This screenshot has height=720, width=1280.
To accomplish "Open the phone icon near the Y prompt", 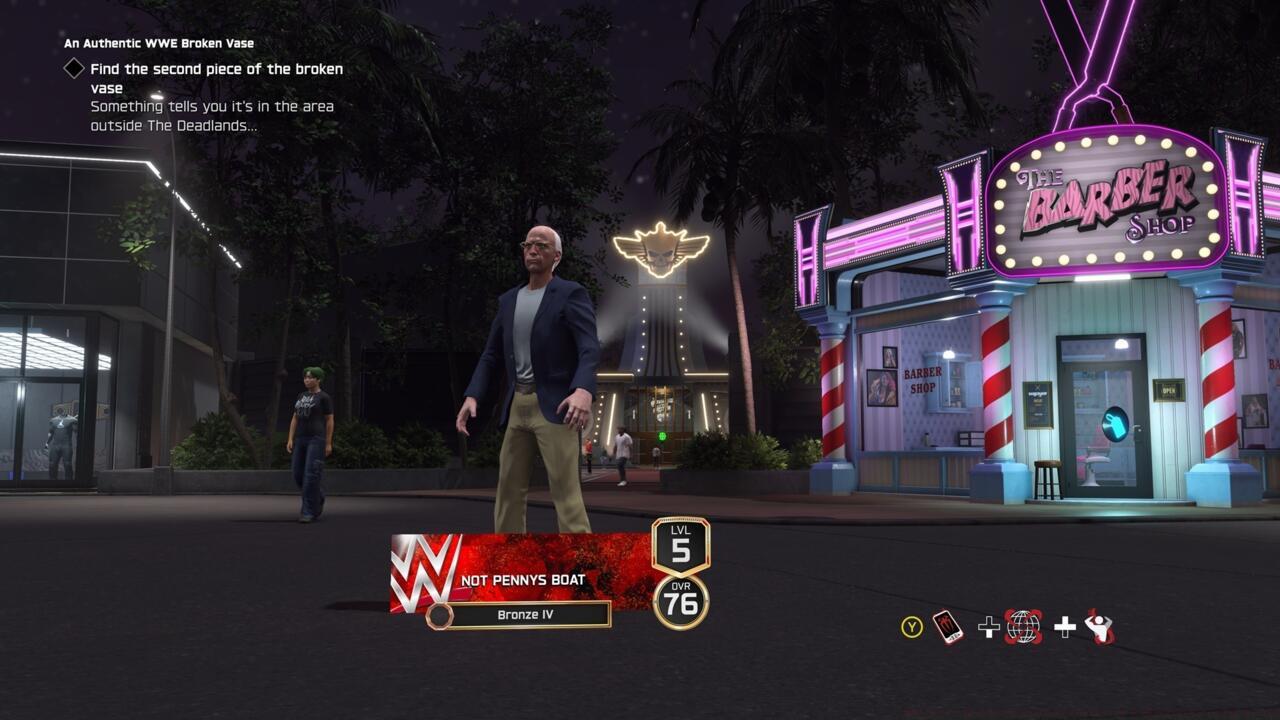I will coord(948,627).
